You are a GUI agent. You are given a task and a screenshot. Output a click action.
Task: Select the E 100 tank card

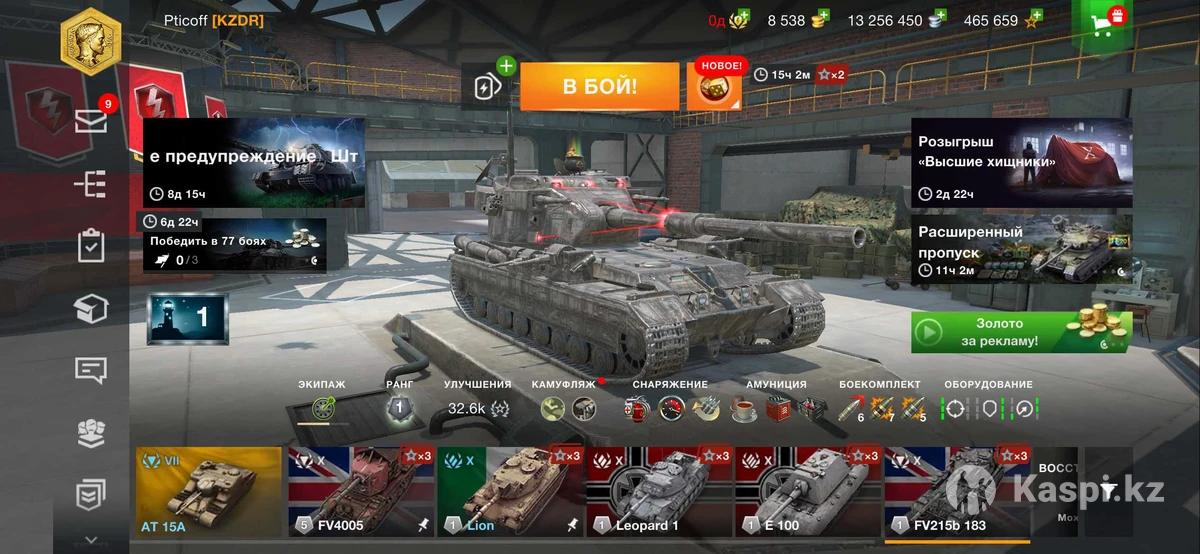tap(808, 494)
